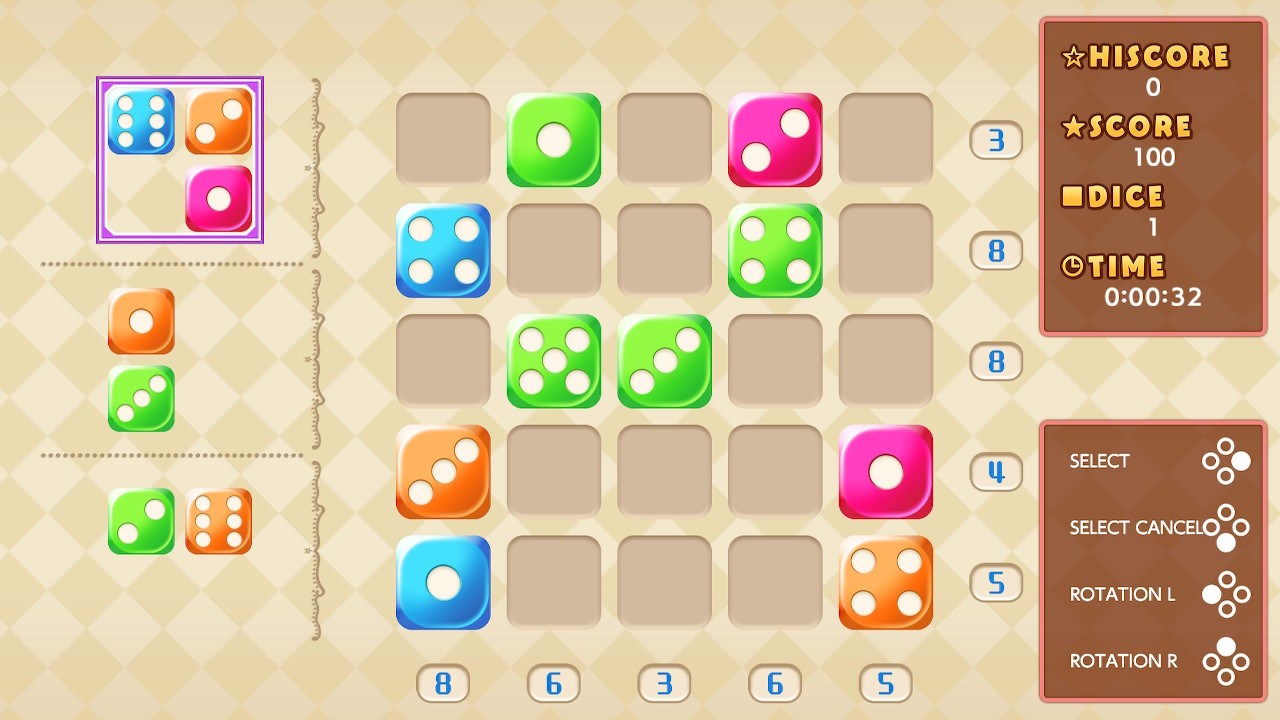This screenshot has height=720, width=1280.
Task: Select the green four-pip die in the second row
Action: click(x=775, y=250)
